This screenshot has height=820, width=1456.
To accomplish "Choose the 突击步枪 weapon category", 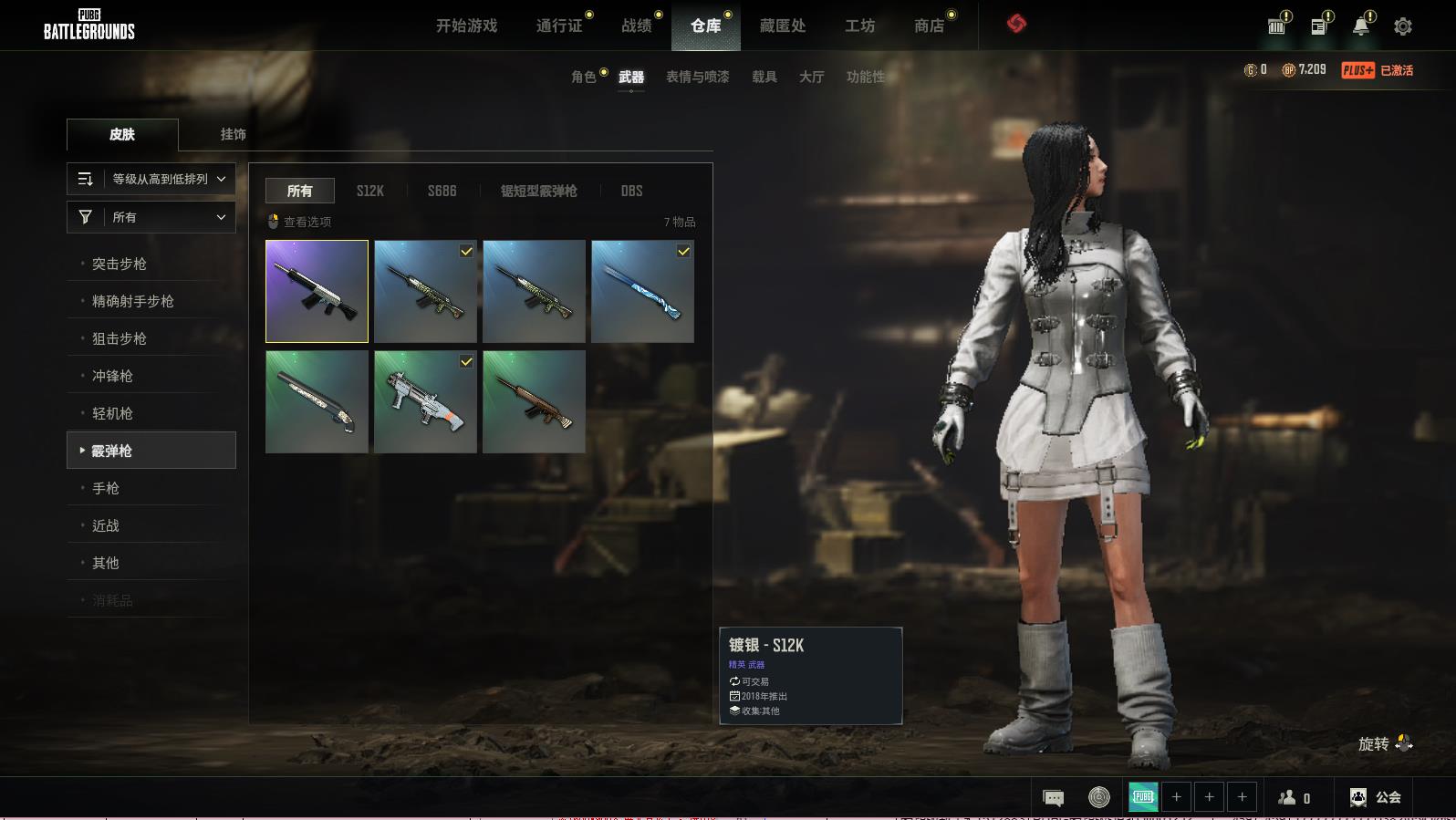I will [120, 264].
